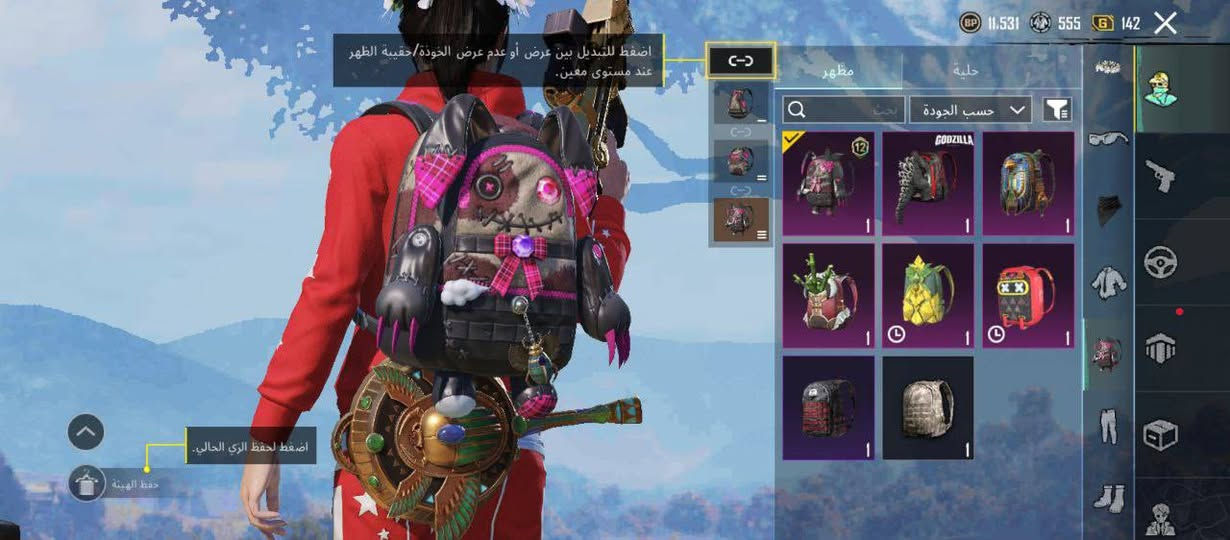Choose the Godzilla backpack skin
The width and height of the screenshot is (1230, 540).
[x=927, y=183]
